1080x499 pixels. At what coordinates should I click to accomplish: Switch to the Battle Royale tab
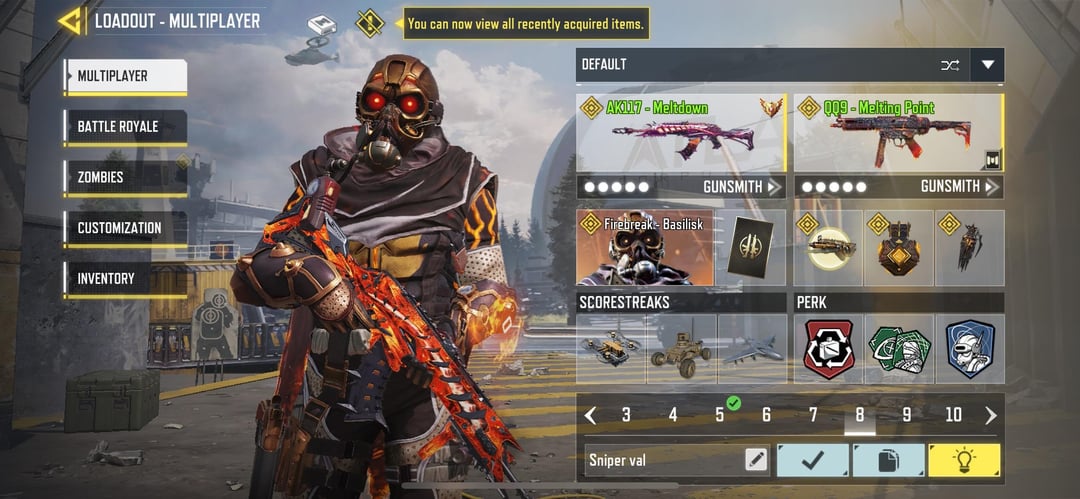(125, 127)
